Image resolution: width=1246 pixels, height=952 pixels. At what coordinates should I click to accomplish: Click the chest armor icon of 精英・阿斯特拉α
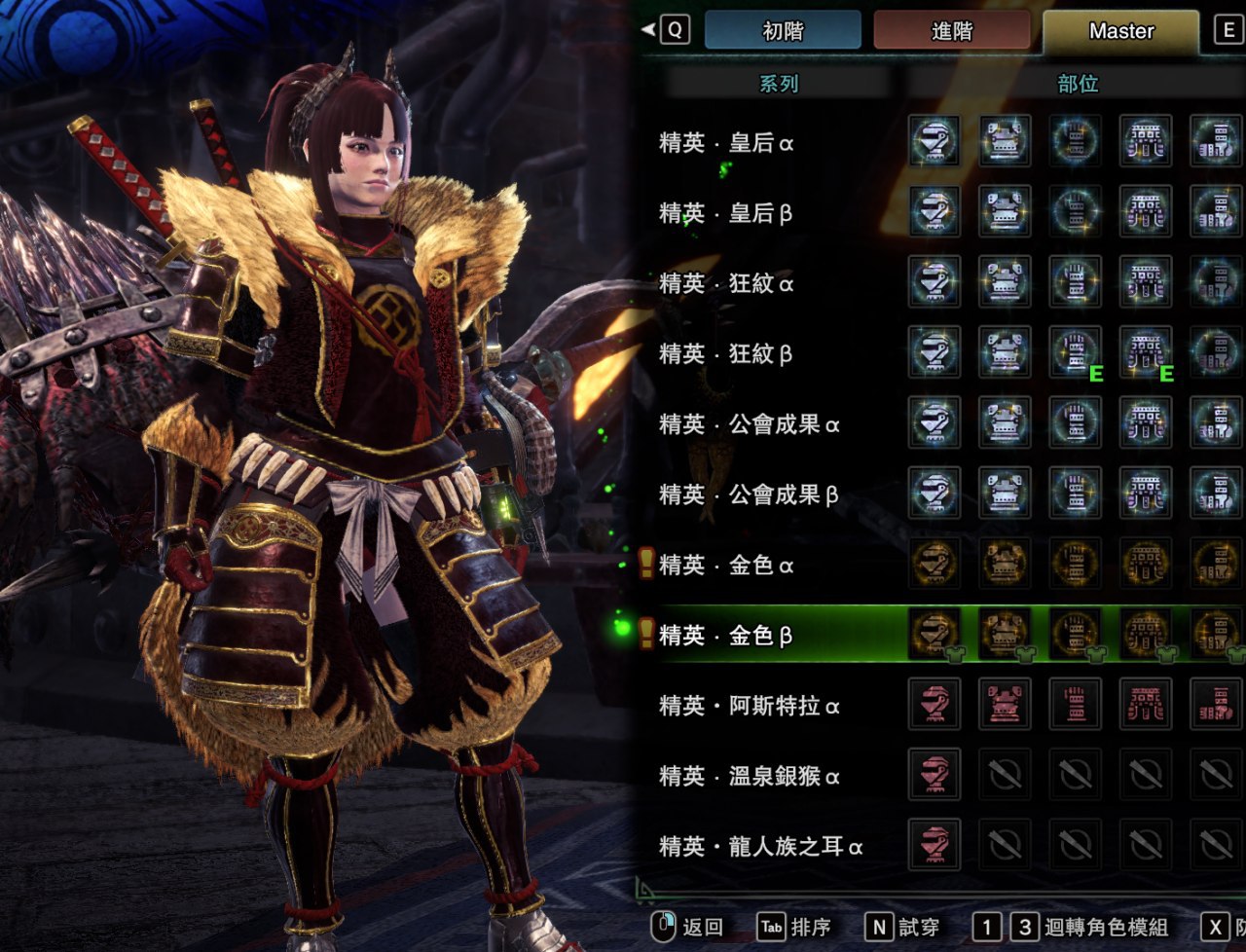[1005, 704]
